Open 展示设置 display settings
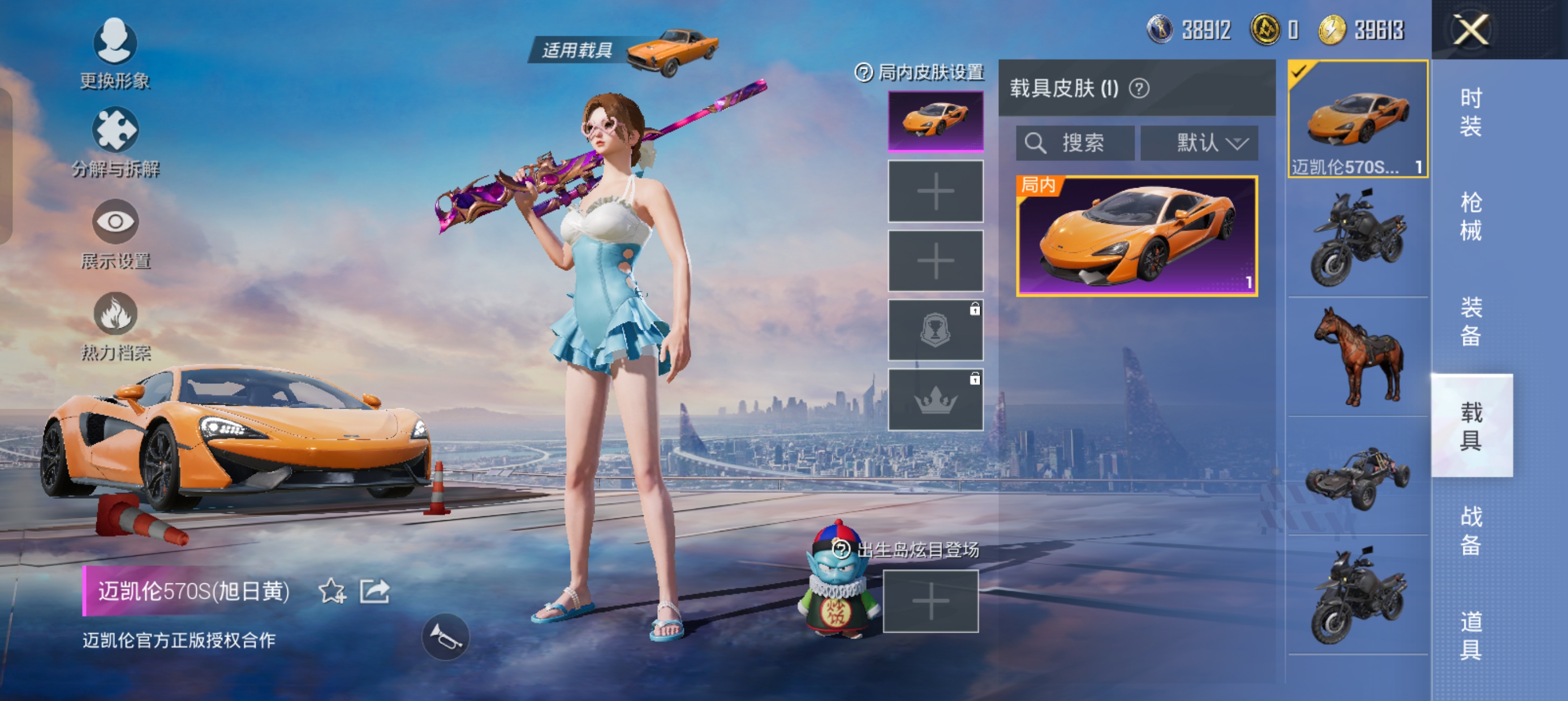Screen dimensions: 1568x701 pyautogui.click(x=115, y=233)
